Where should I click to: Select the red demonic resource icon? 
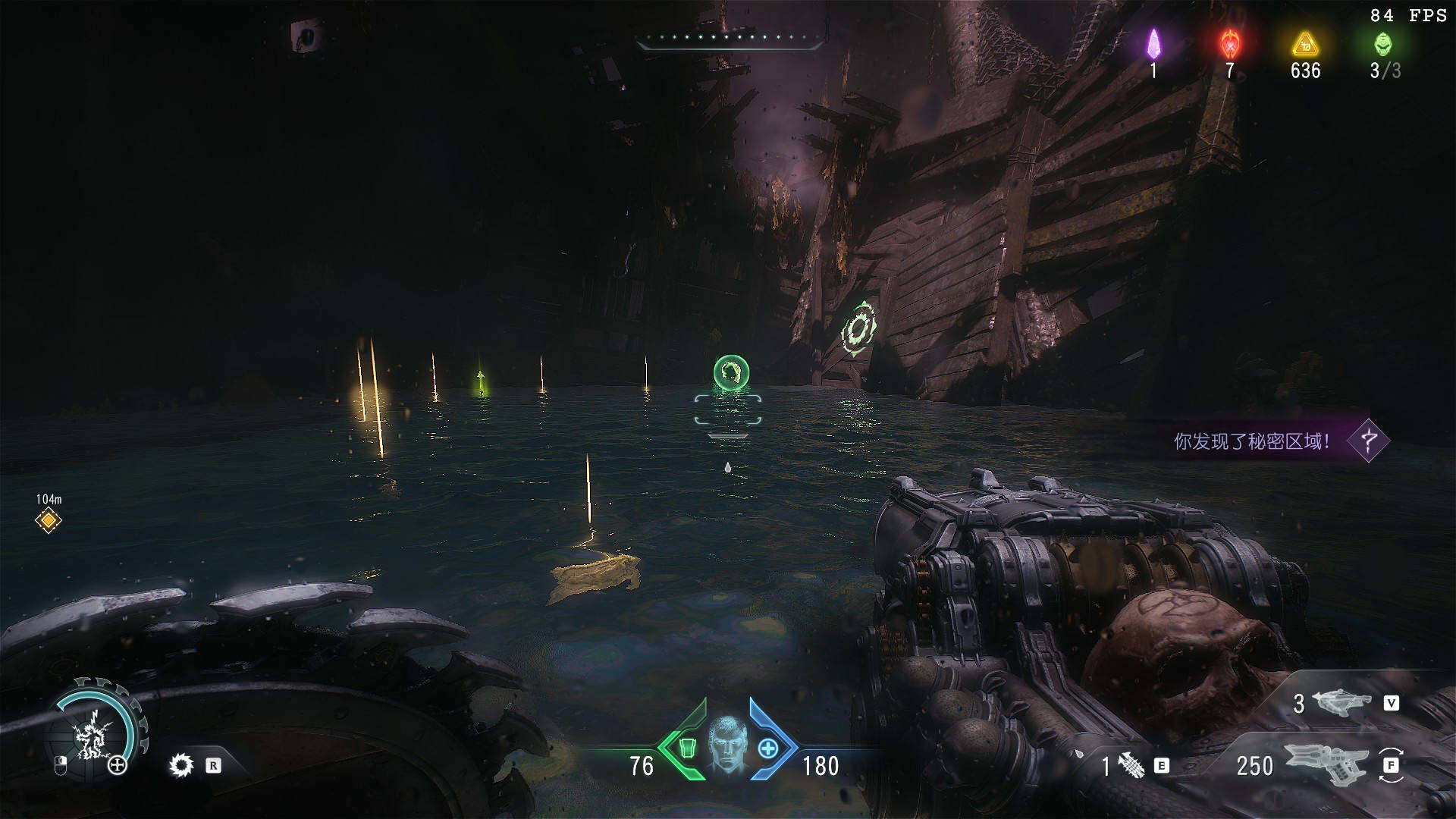coord(1229,44)
